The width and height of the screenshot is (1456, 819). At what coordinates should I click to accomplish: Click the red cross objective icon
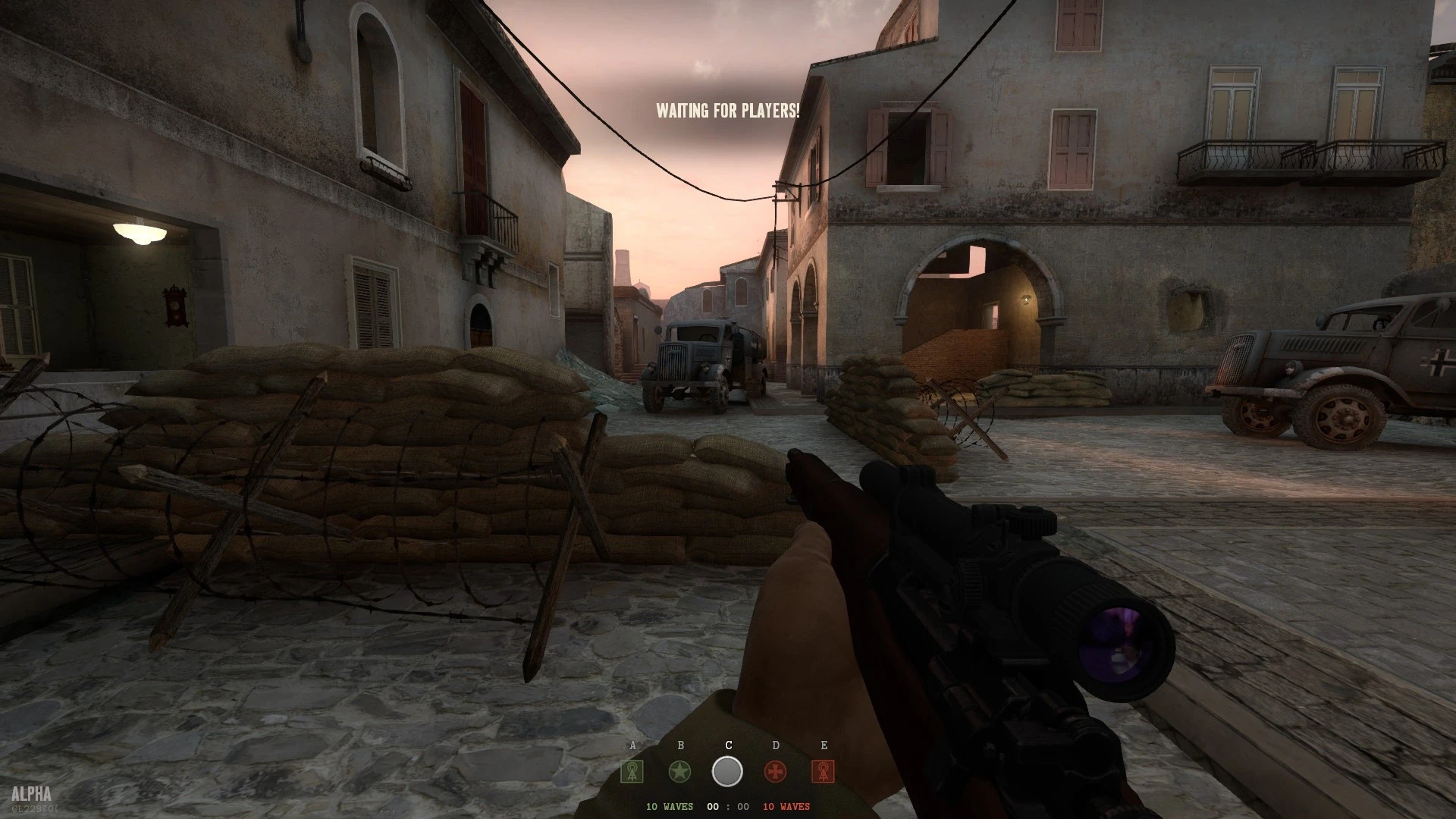point(775,771)
